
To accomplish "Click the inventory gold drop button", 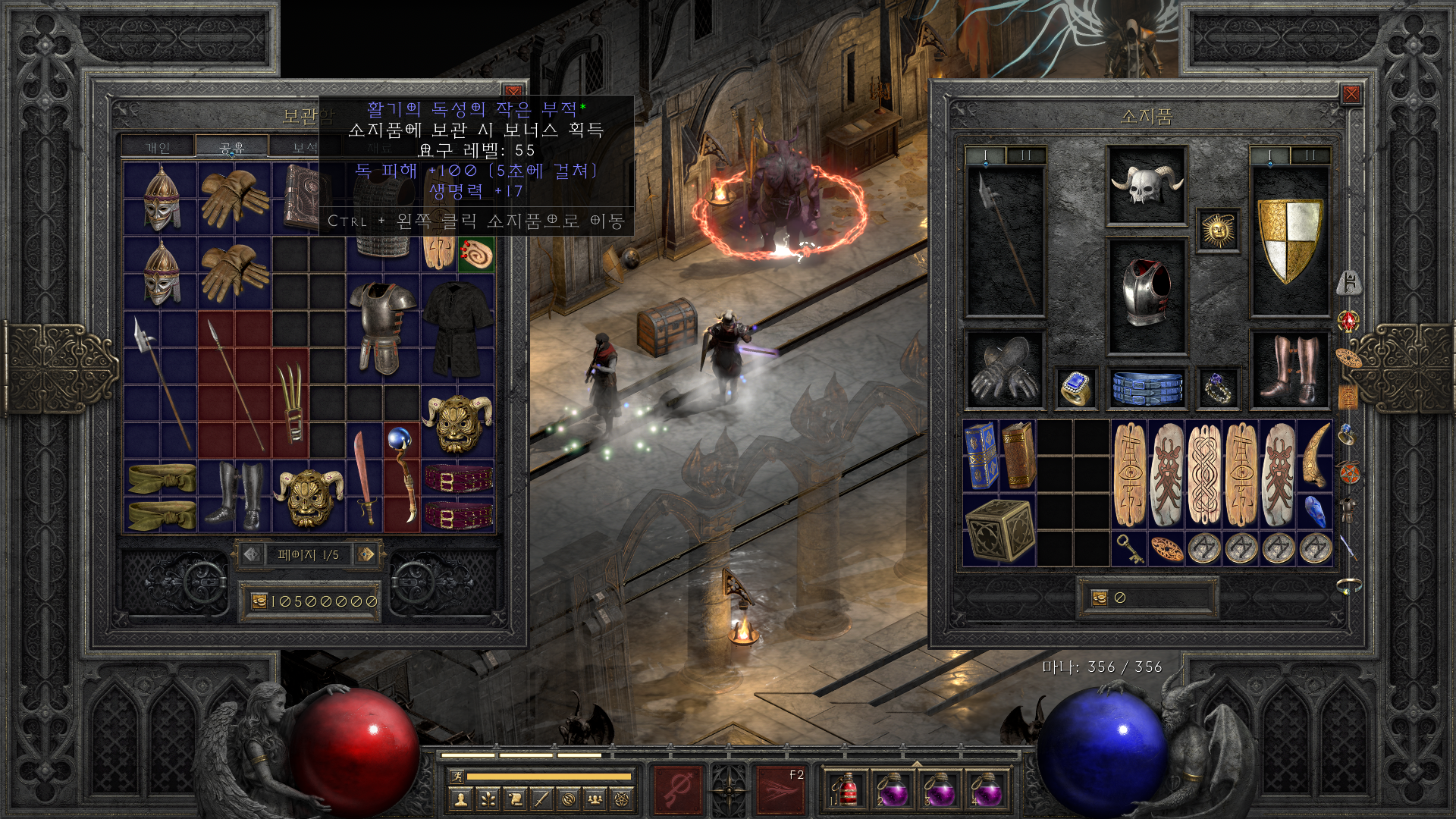I will tap(1100, 598).
